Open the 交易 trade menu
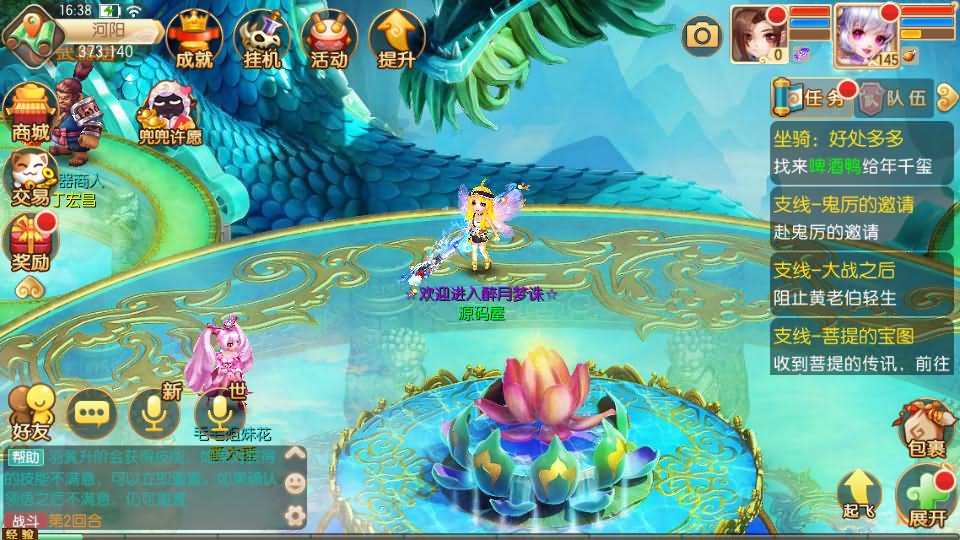The height and width of the screenshot is (540, 960). (30, 177)
